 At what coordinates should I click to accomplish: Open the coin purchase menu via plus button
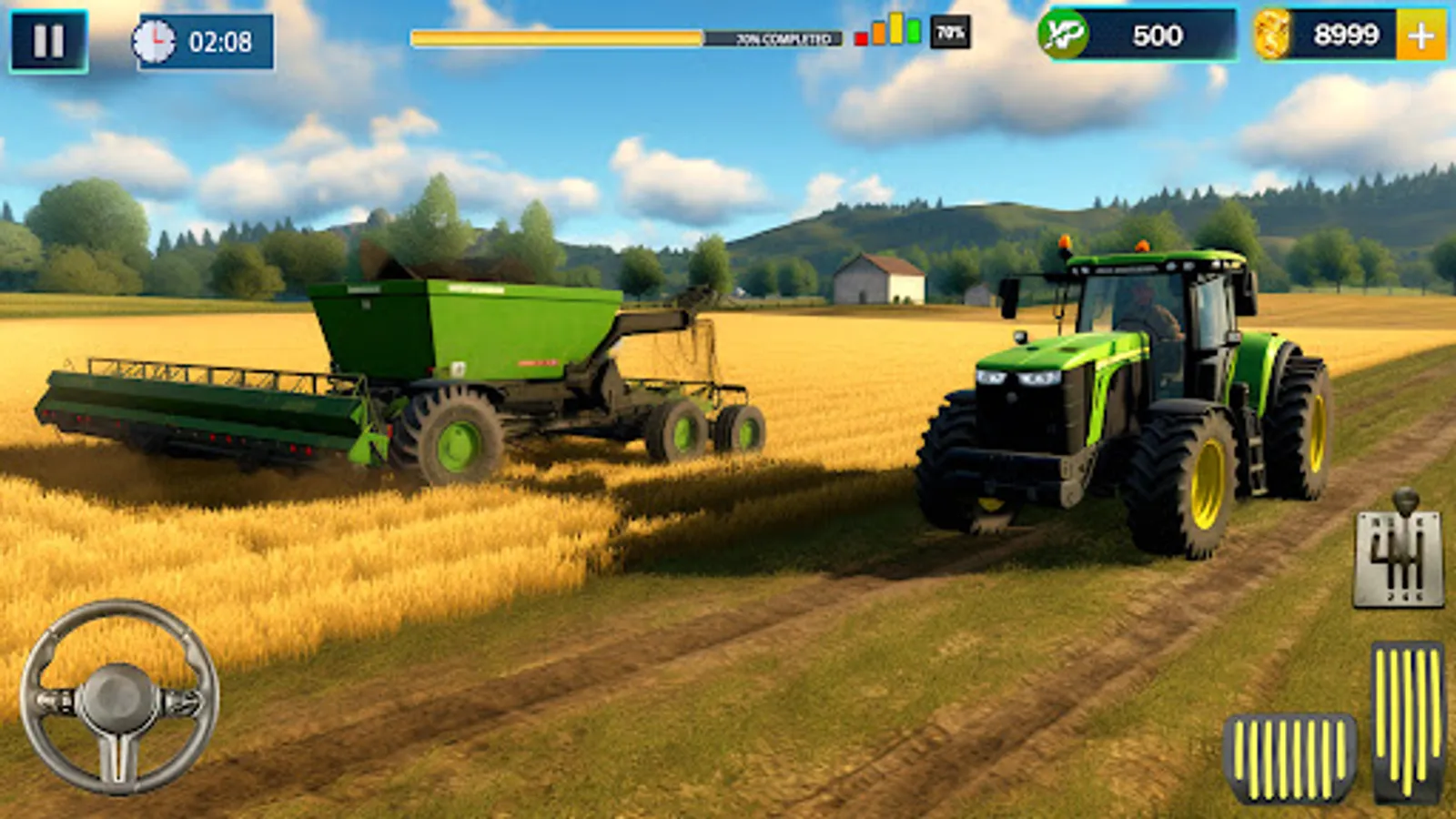point(1421,36)
